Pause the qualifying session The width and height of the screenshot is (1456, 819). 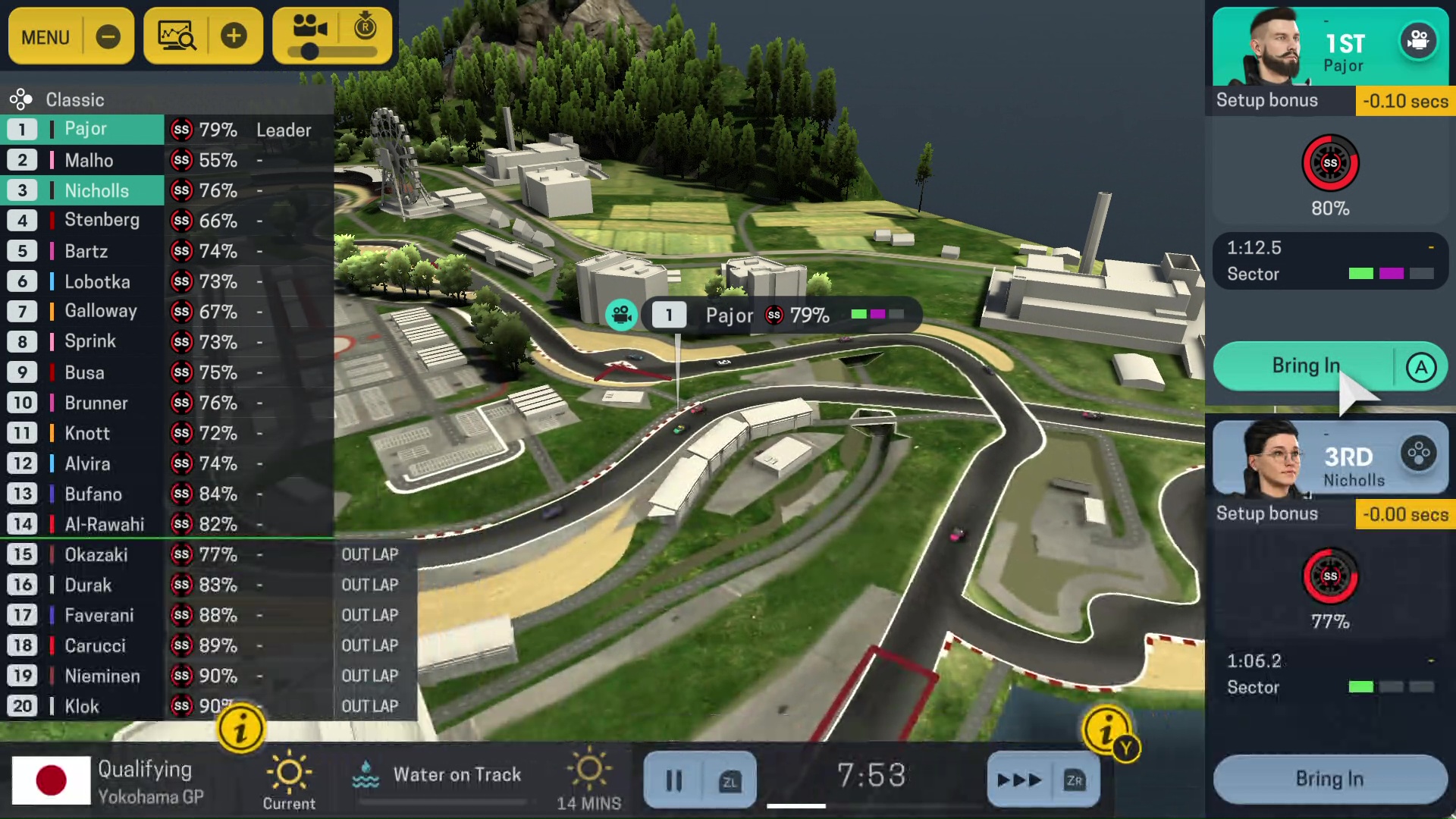tap(673, 780)
